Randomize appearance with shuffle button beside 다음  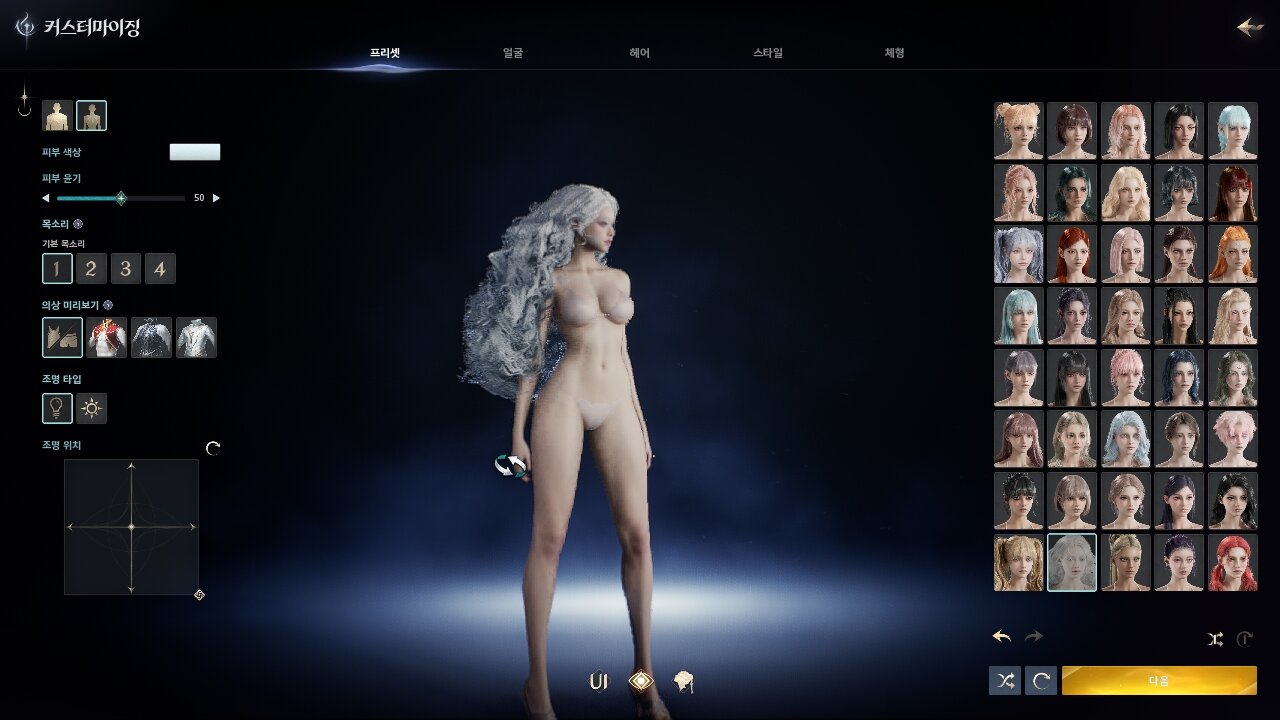point(1005,681)
